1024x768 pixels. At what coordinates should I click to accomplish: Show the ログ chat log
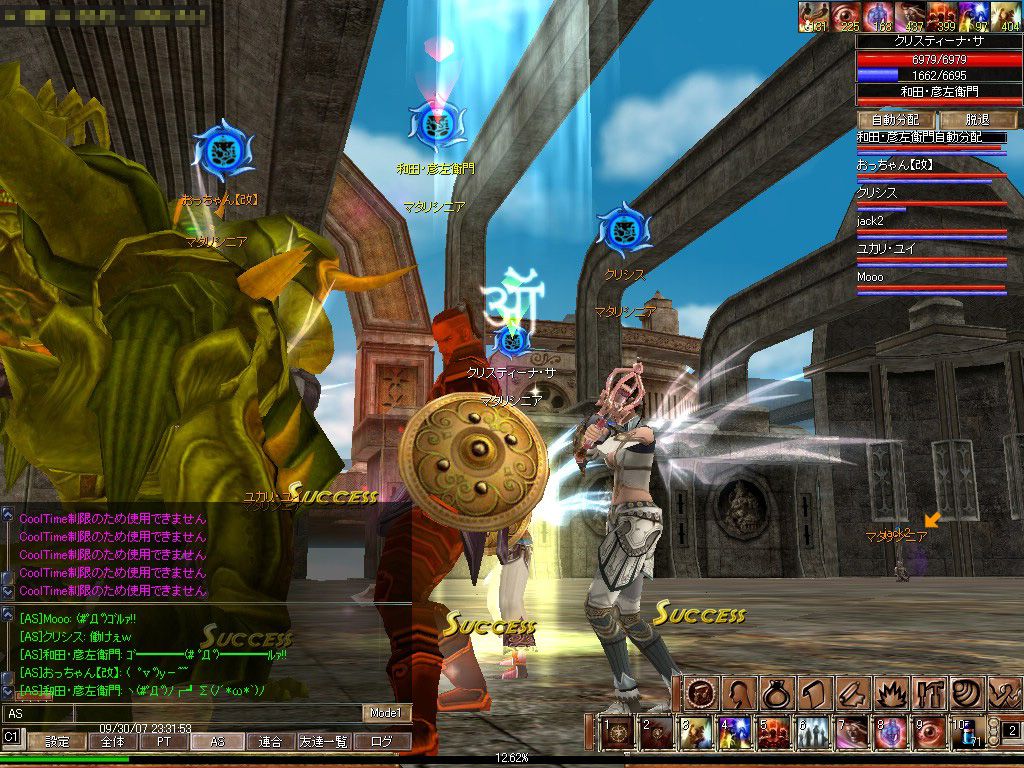click(382, 742)
